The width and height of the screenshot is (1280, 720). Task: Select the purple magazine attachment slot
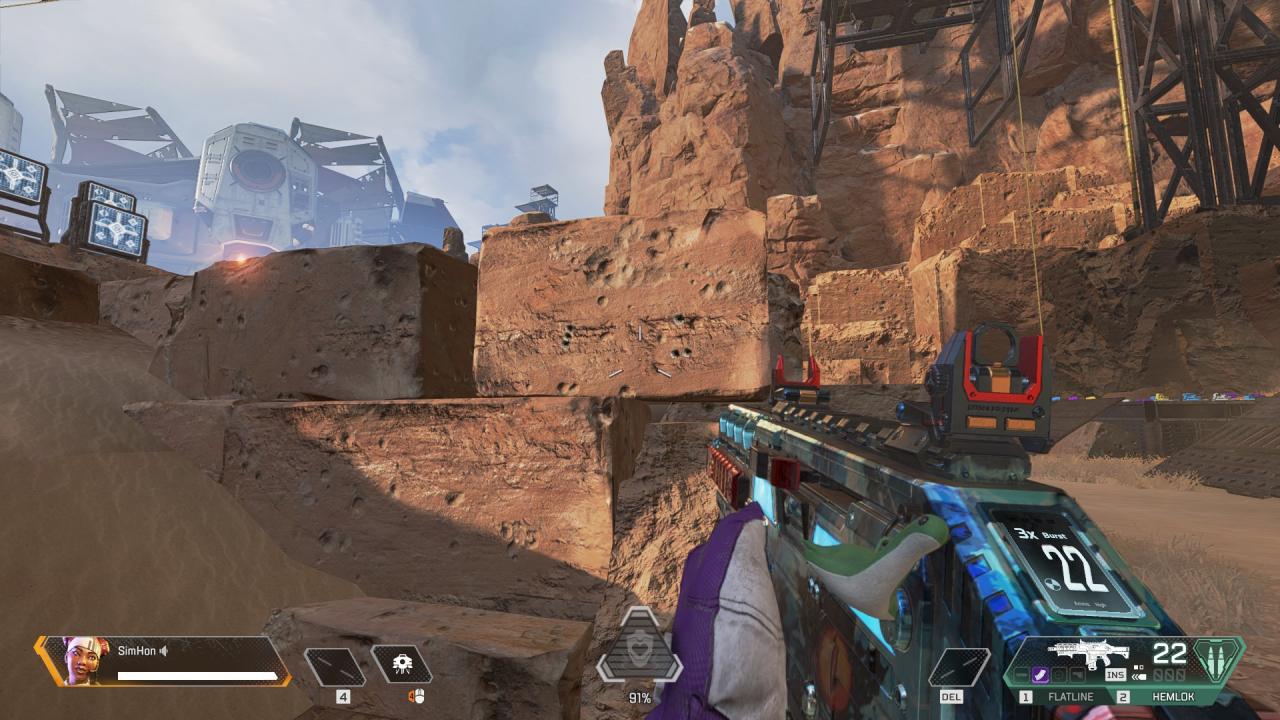point(1039,676)
